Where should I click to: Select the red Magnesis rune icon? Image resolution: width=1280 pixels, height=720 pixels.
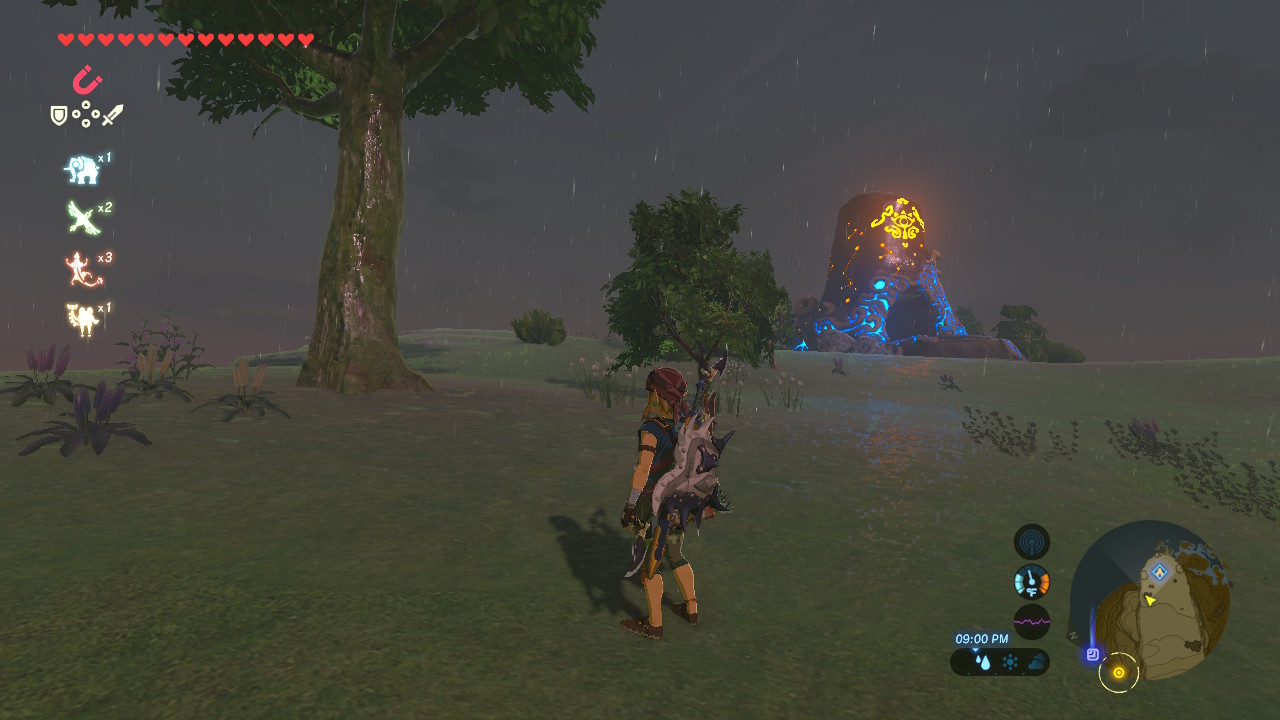point(88,79)
